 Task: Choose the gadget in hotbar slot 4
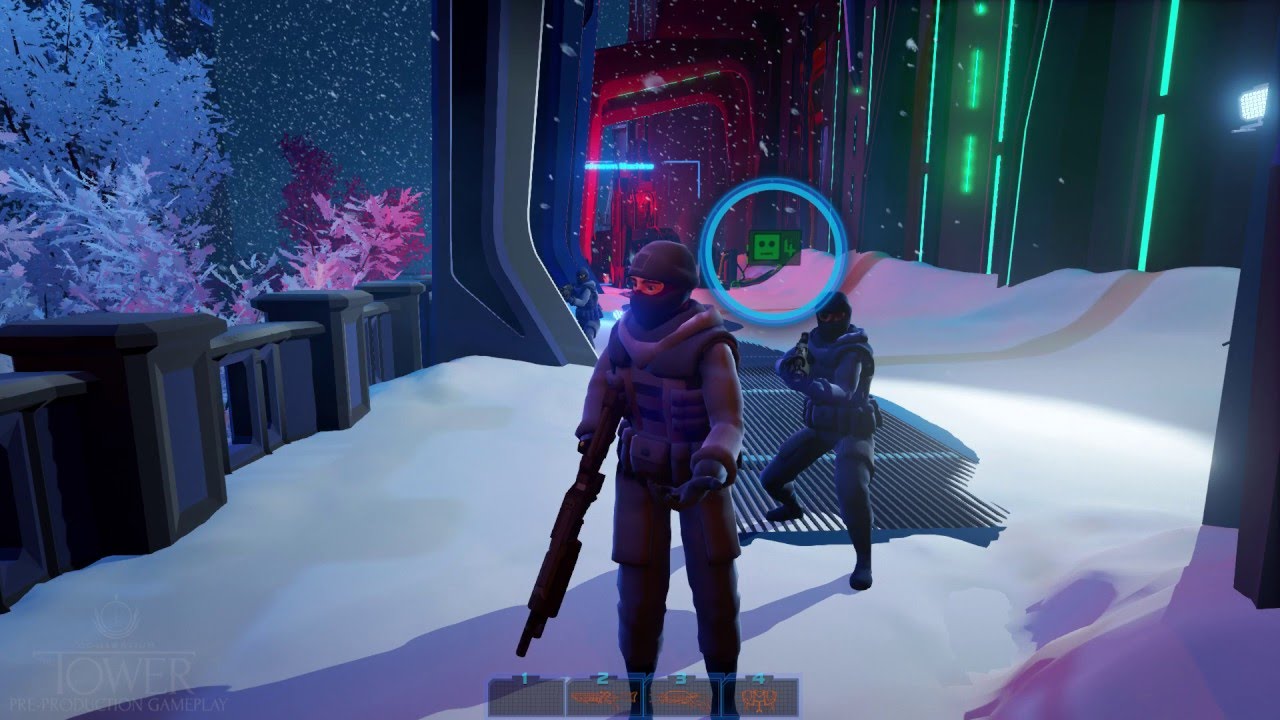click(761, 696)
